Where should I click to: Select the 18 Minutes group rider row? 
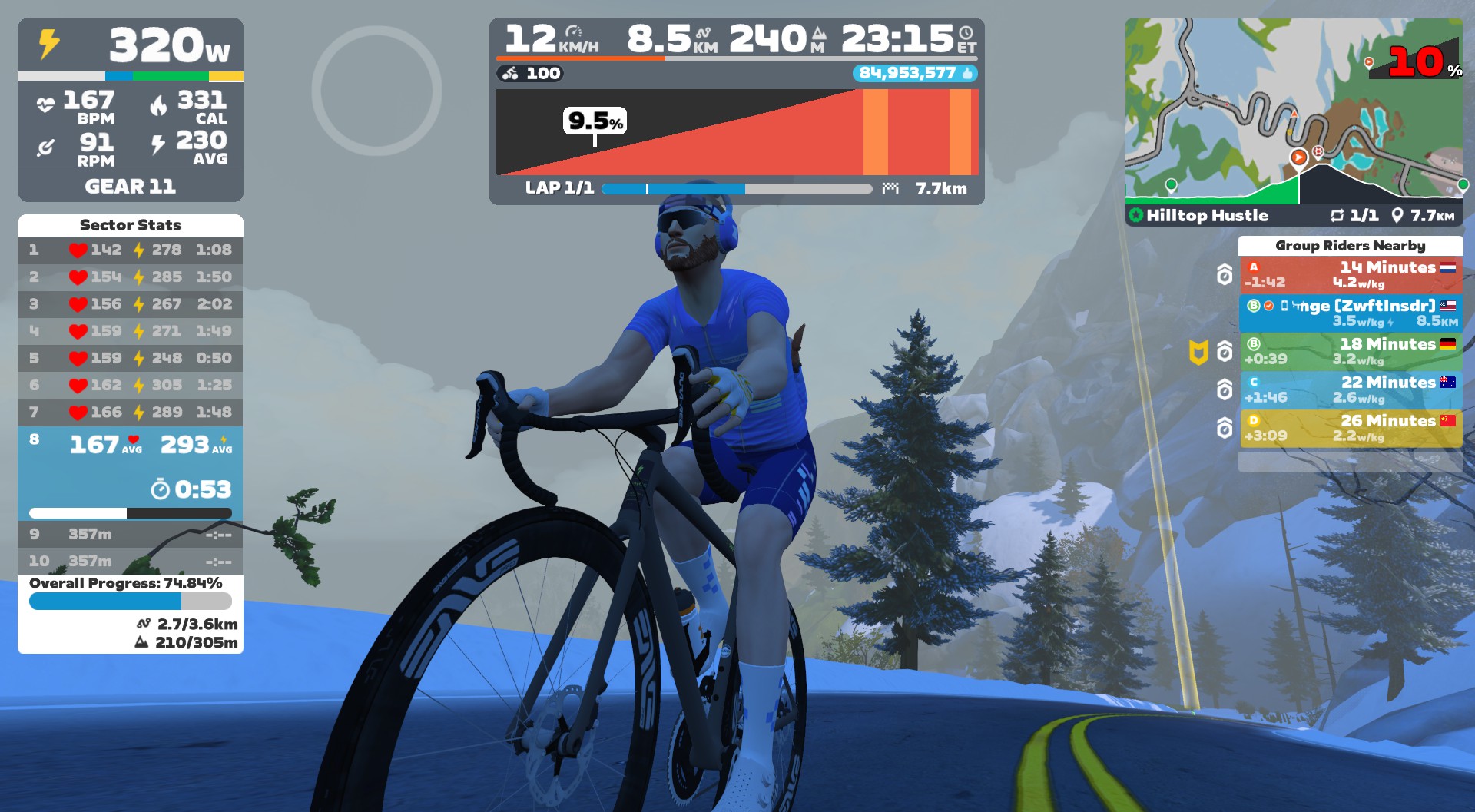point(1350,351)
